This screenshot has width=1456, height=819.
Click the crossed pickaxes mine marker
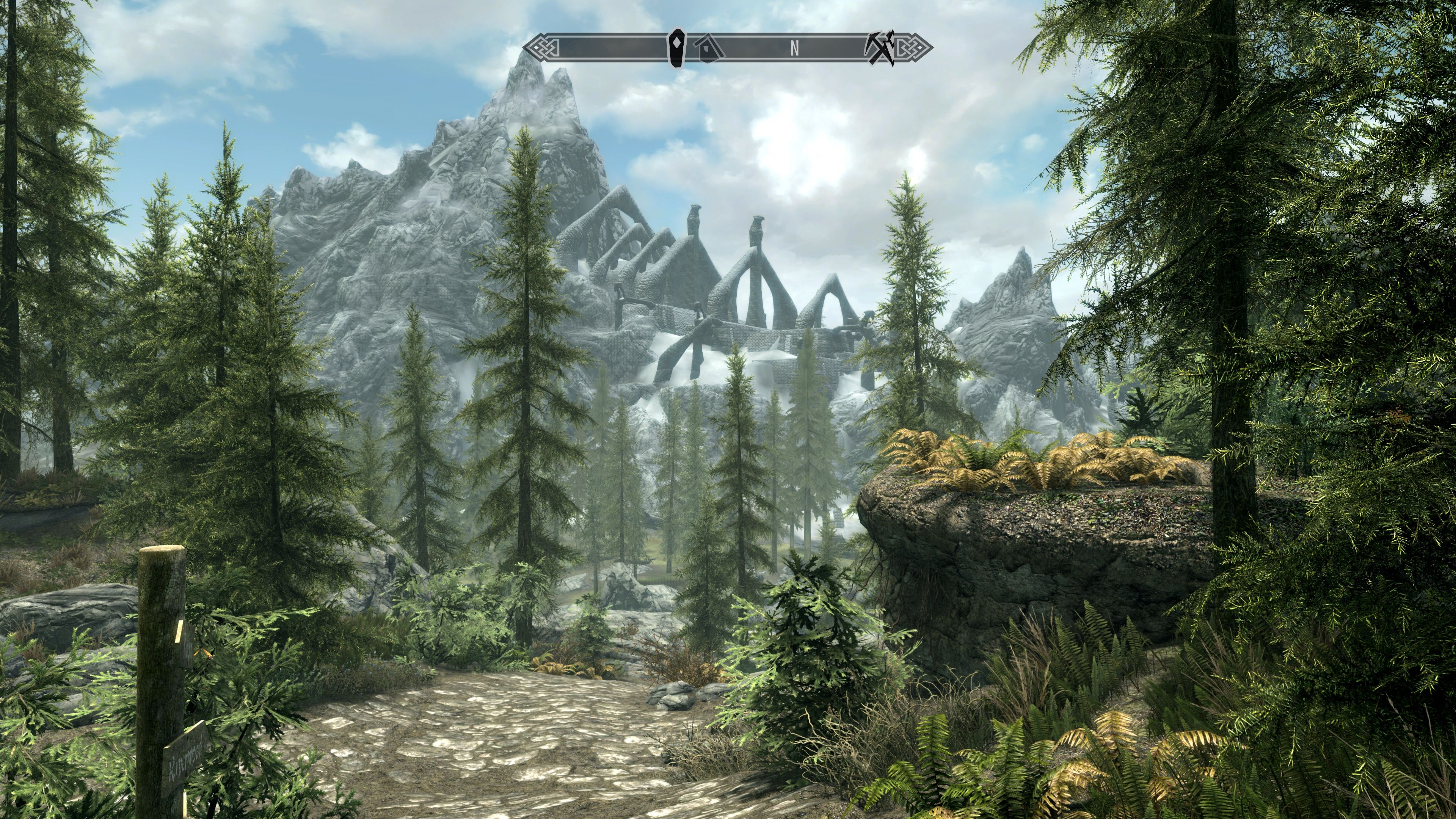[880, 48]
